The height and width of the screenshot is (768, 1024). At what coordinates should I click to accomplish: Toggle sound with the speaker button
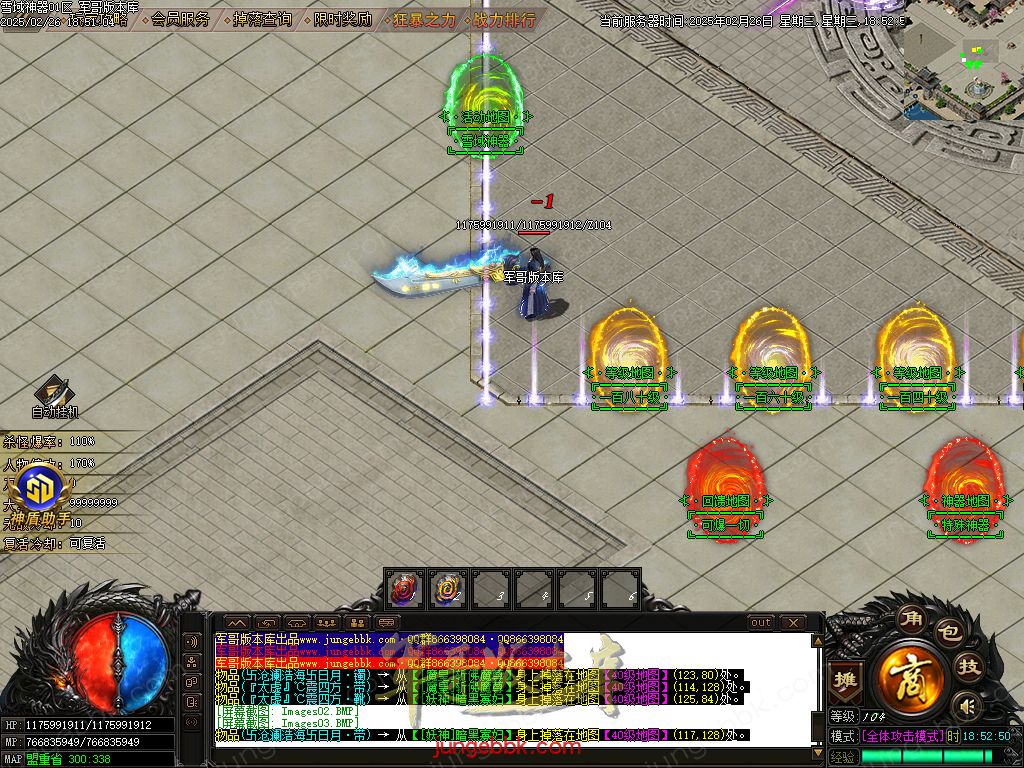[966, 706]
